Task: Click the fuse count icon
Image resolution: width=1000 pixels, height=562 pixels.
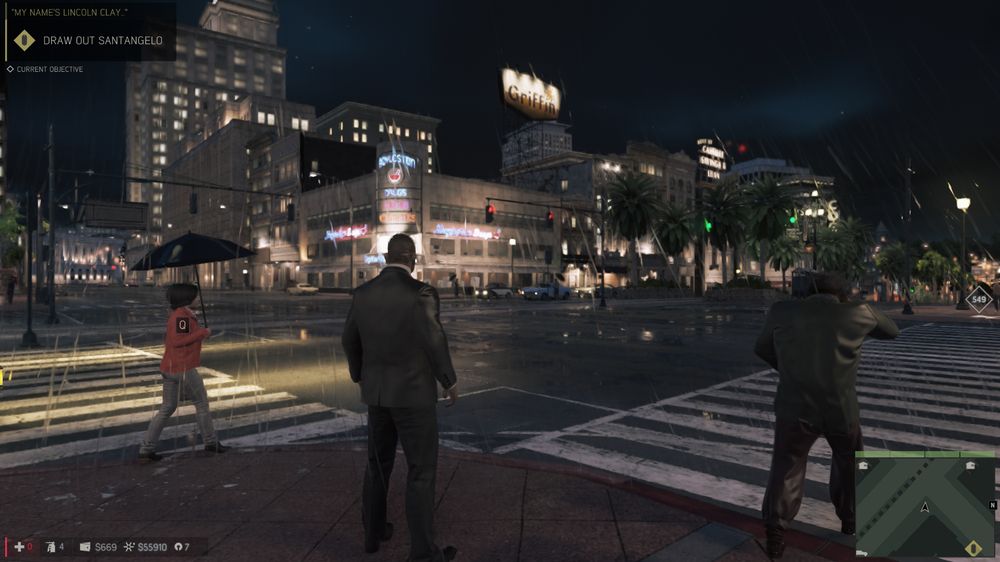Action: [x=176, y=547]
